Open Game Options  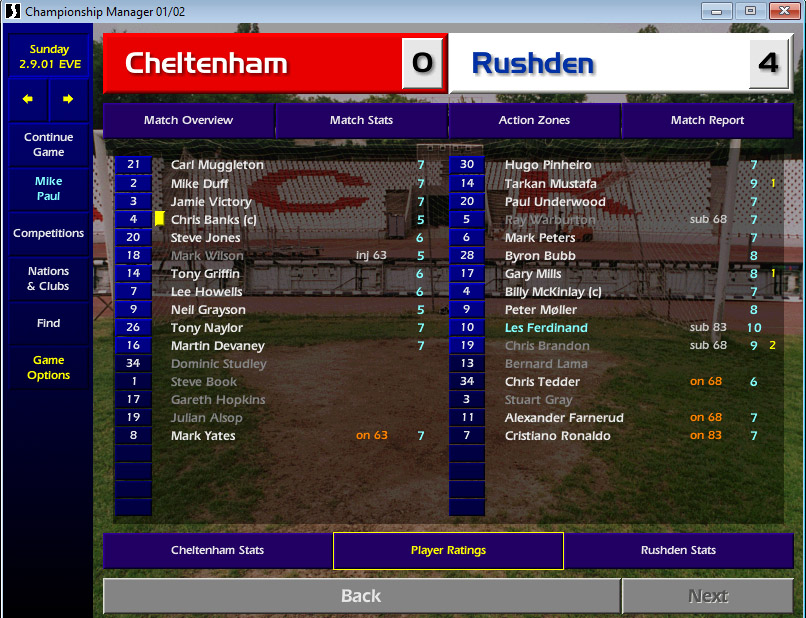coord(48,367)
